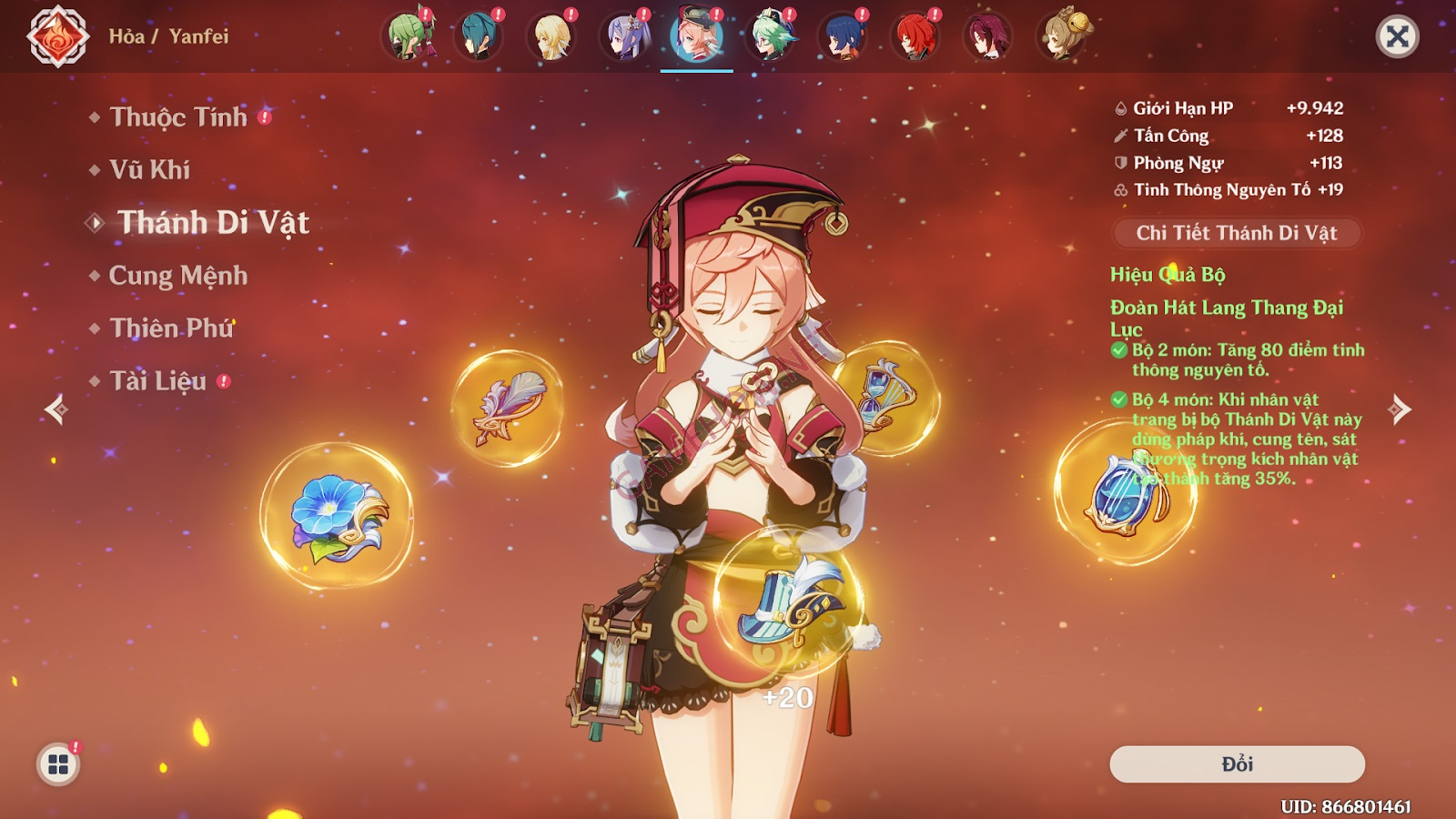The height and width of the screenshot is (819, 1456).
Task: Go to the next character with right arrow
Action: (1400, 409)
